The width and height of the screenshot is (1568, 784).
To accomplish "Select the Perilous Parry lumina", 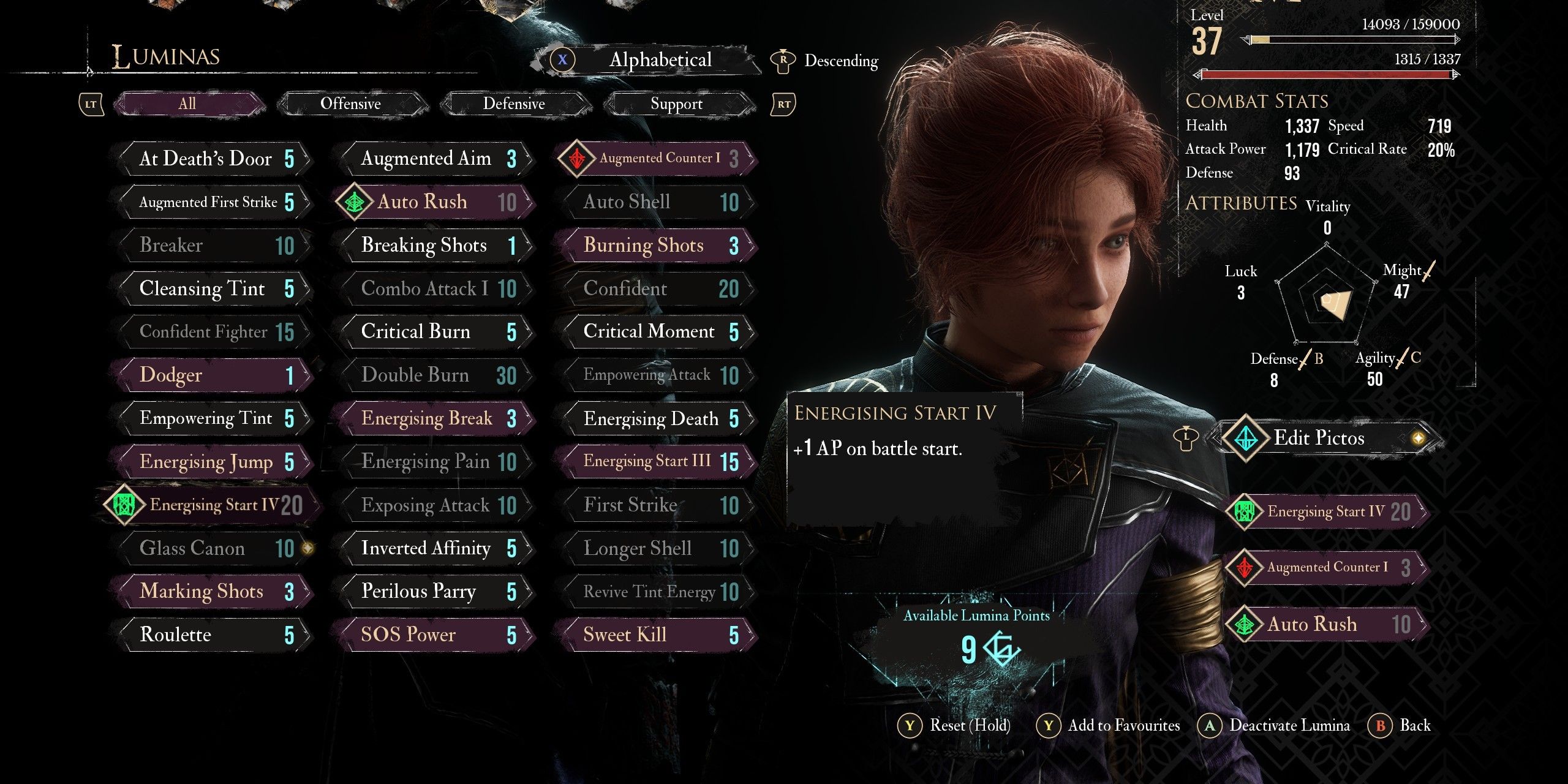I will pyautogui.click(x=436, y=592).
